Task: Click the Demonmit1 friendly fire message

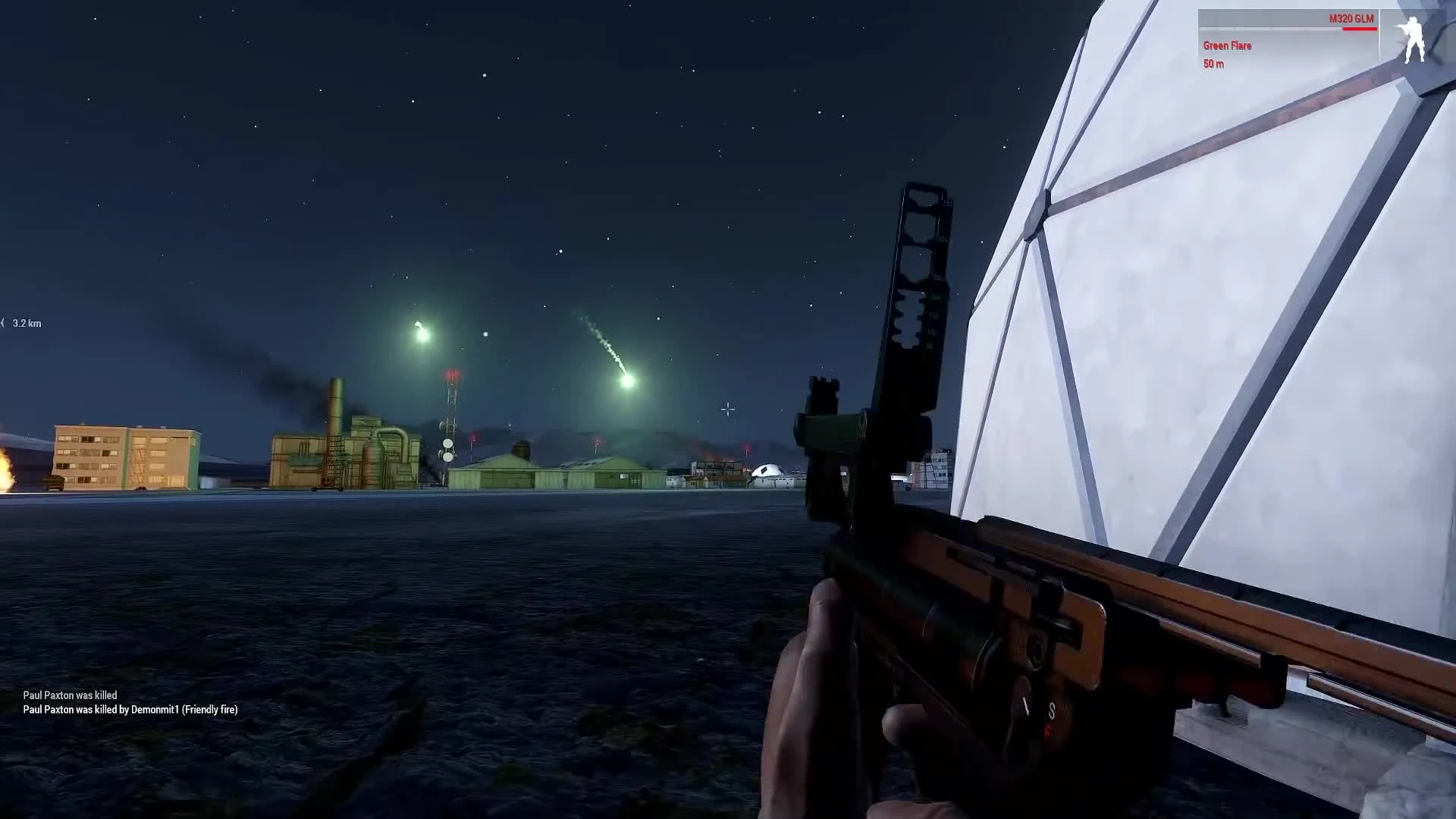Action: (x=130, y=710)
